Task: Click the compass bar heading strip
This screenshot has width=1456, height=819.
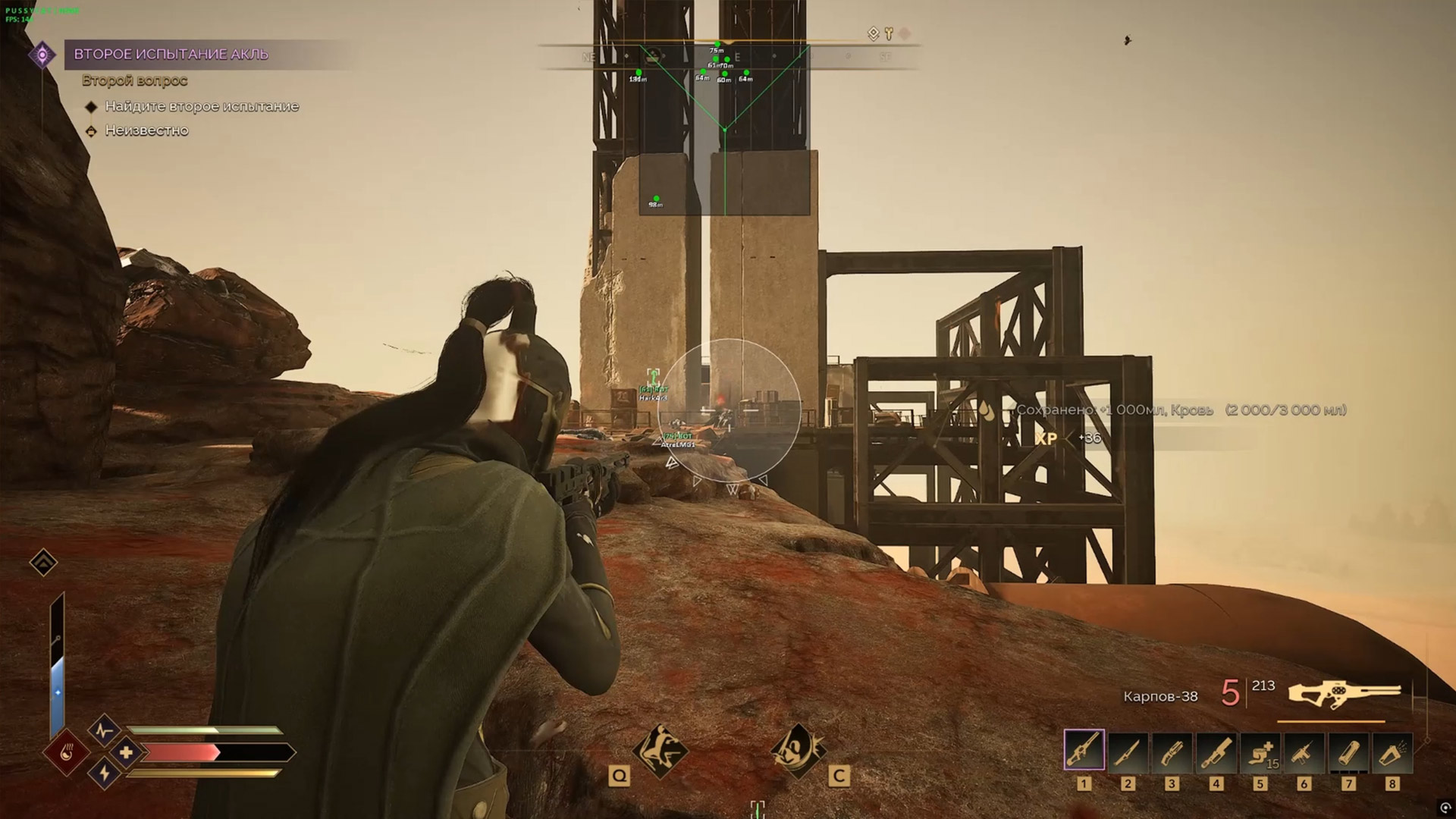Action: tap(728, 56)
